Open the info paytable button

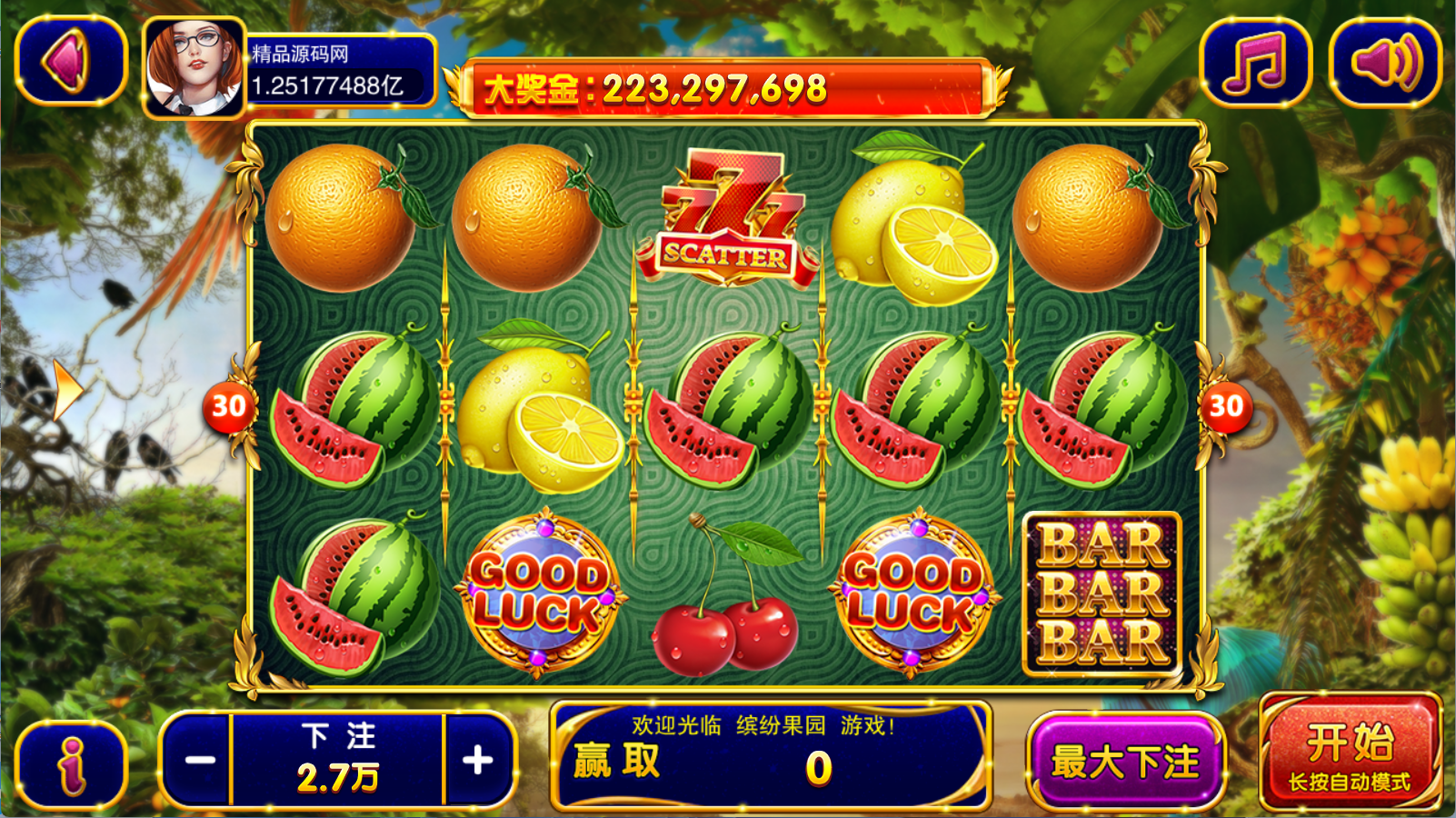click(71, 763)
